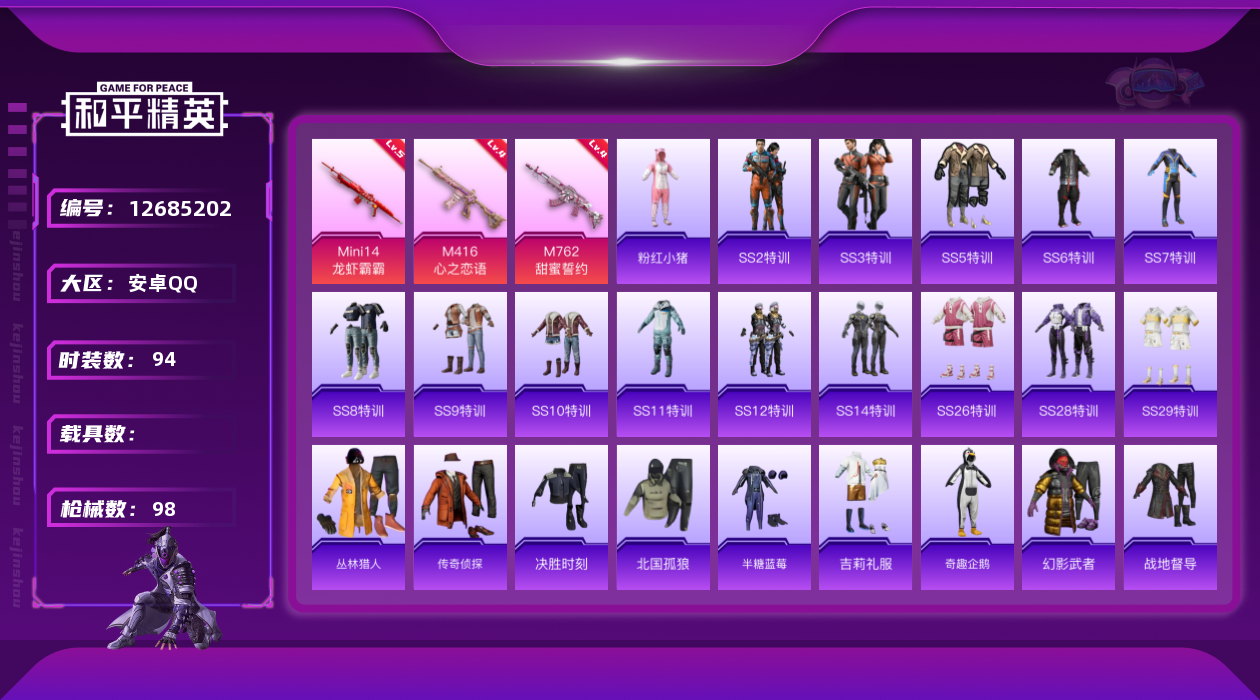The image size is (1260, 700).
Task: Select the SS12特训 outfit tile
Action: (764, 364)
